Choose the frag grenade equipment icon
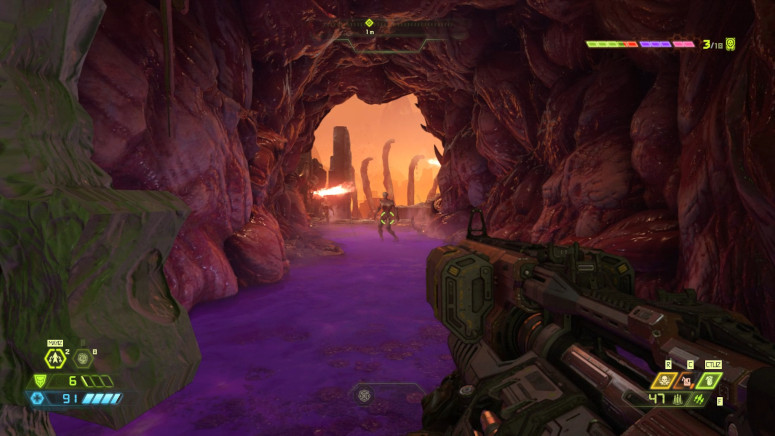Image resolution: width=775 pixels, height=436 pixels. (56, 358)
